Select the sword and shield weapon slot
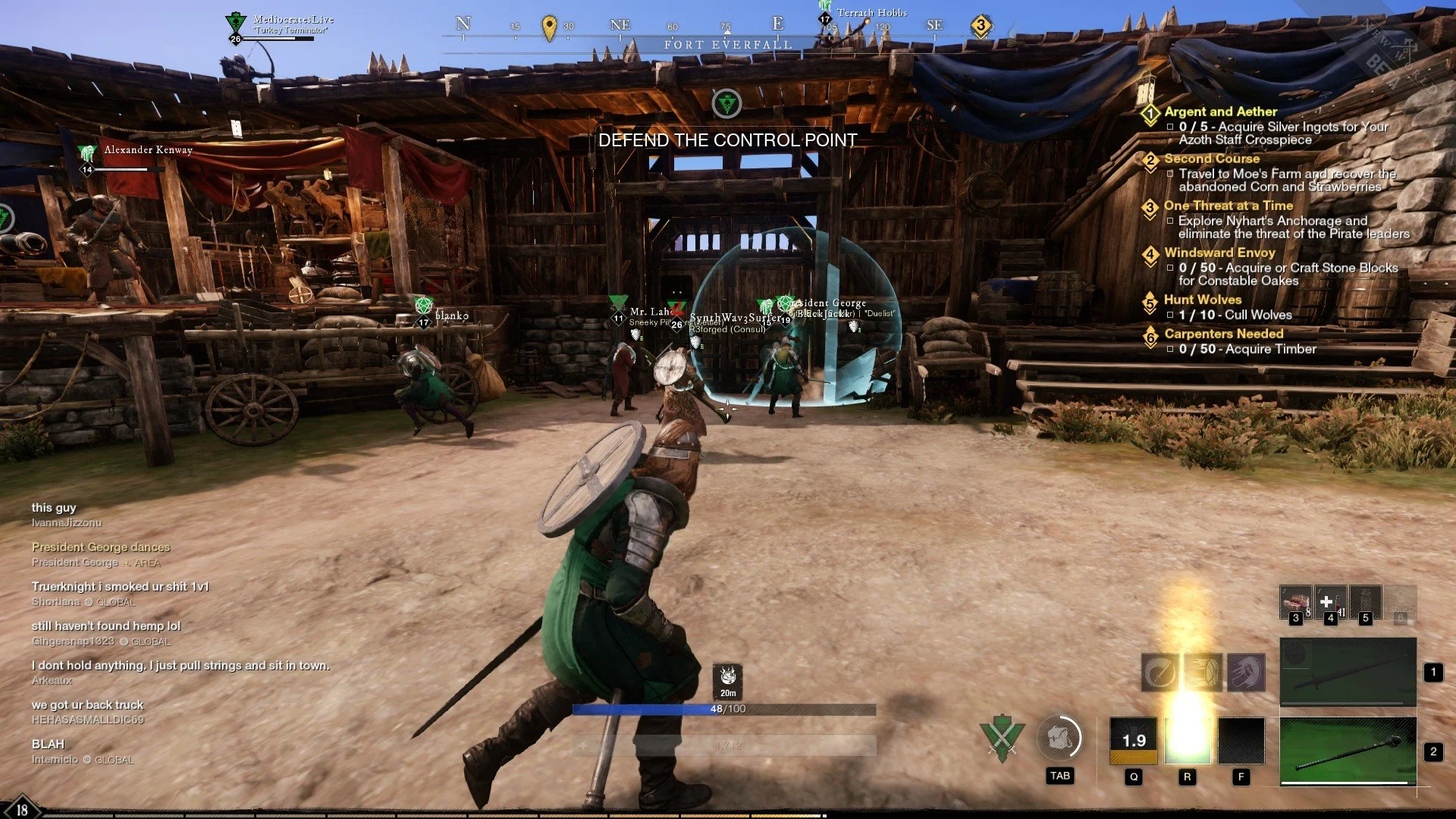1456x819 pixels. coord(1348,672)
